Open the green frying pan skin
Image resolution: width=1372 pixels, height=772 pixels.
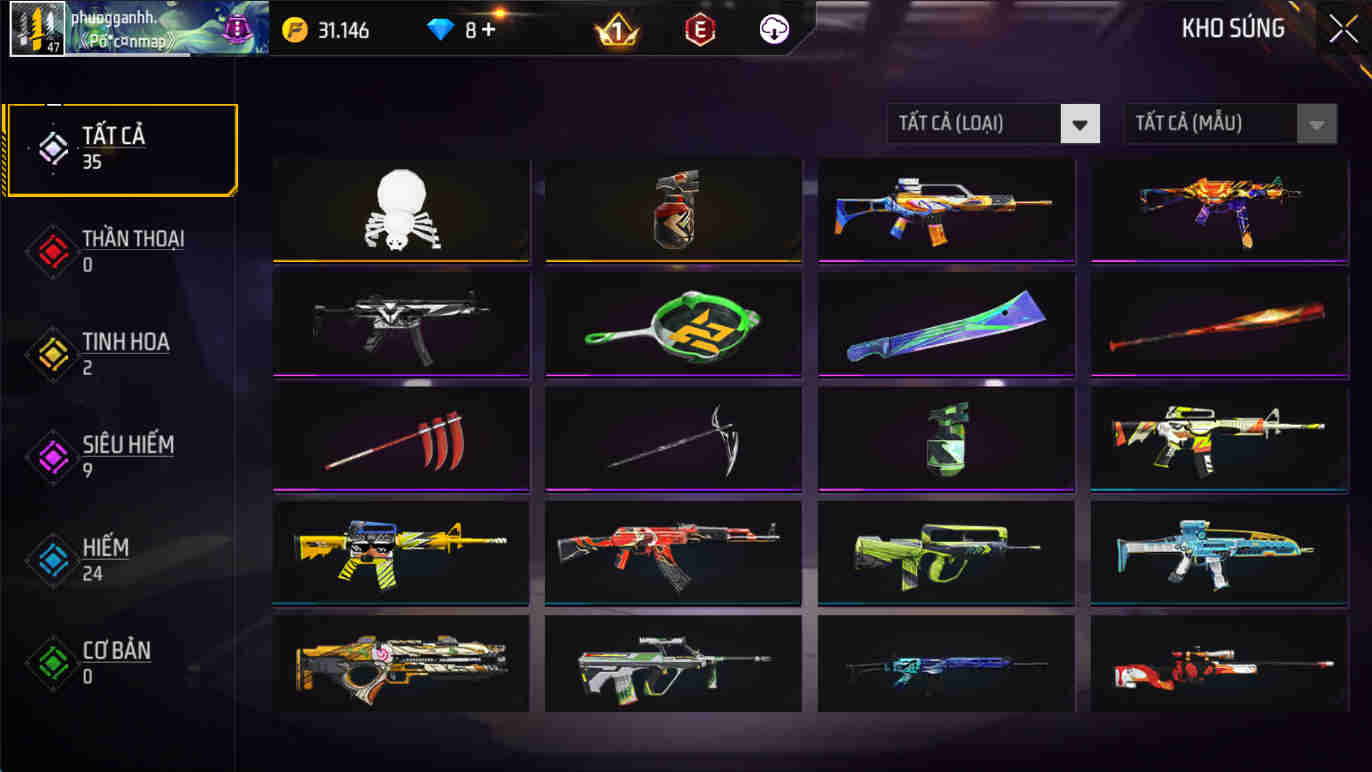tap(672, 325)
